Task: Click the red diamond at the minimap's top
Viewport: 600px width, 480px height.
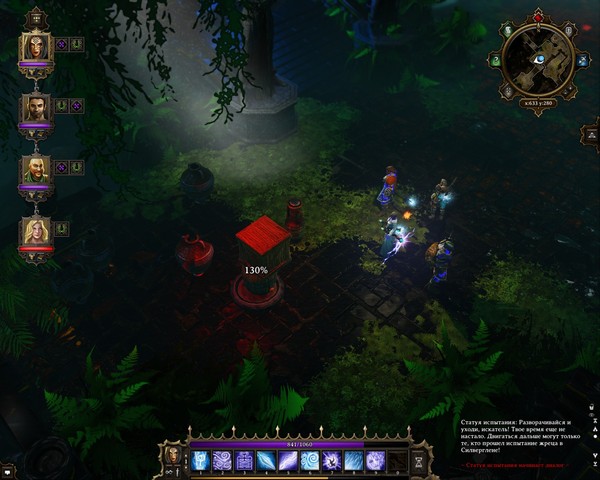Action: coord(539,17)
